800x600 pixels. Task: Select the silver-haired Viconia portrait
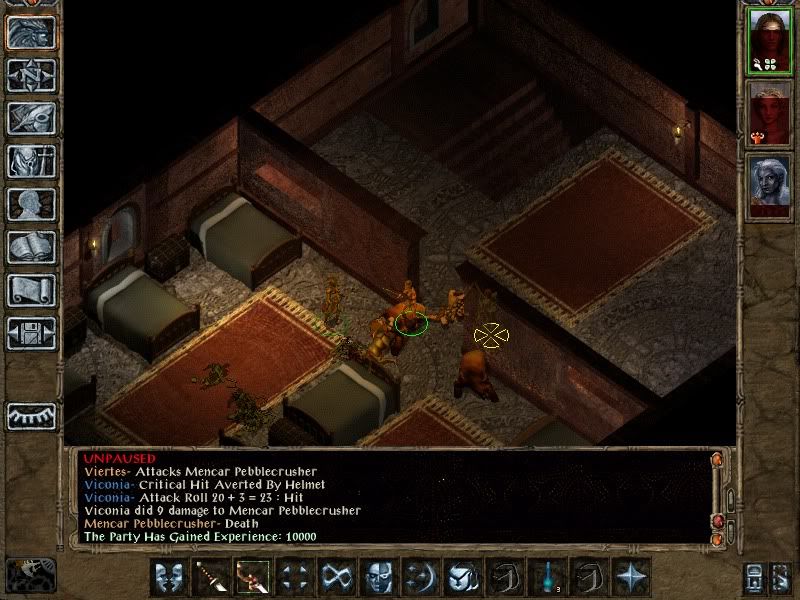pyautogui.click(x=769, y=186)
